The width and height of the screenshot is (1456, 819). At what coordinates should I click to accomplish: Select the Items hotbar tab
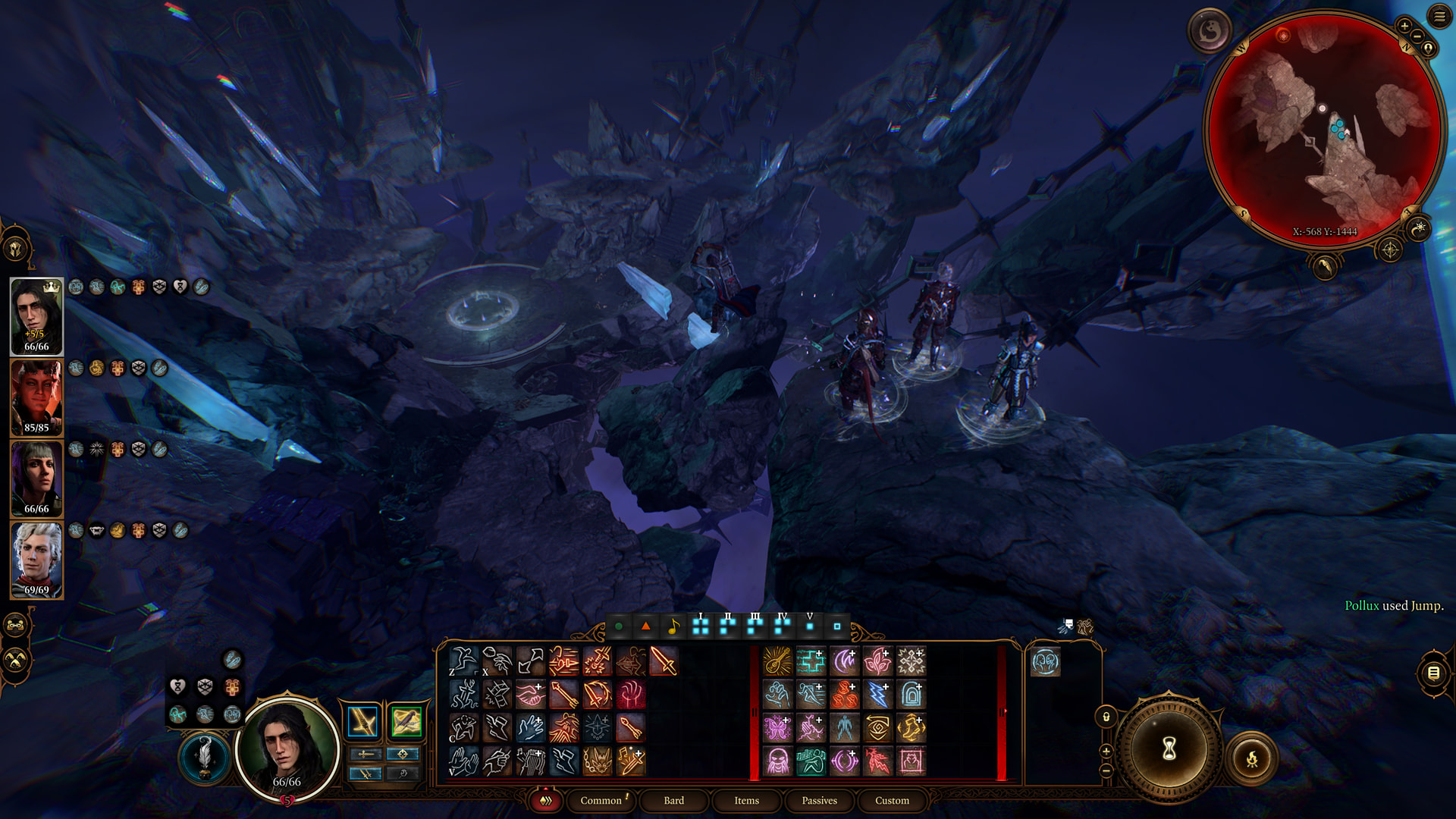[746, 800]
